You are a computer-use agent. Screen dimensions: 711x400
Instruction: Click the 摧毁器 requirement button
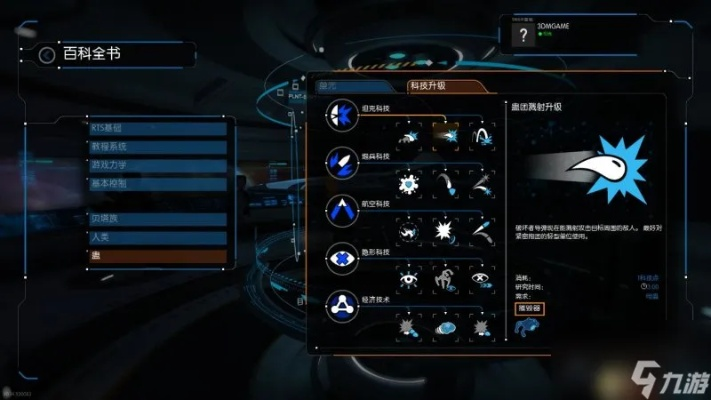pos(529,307)
